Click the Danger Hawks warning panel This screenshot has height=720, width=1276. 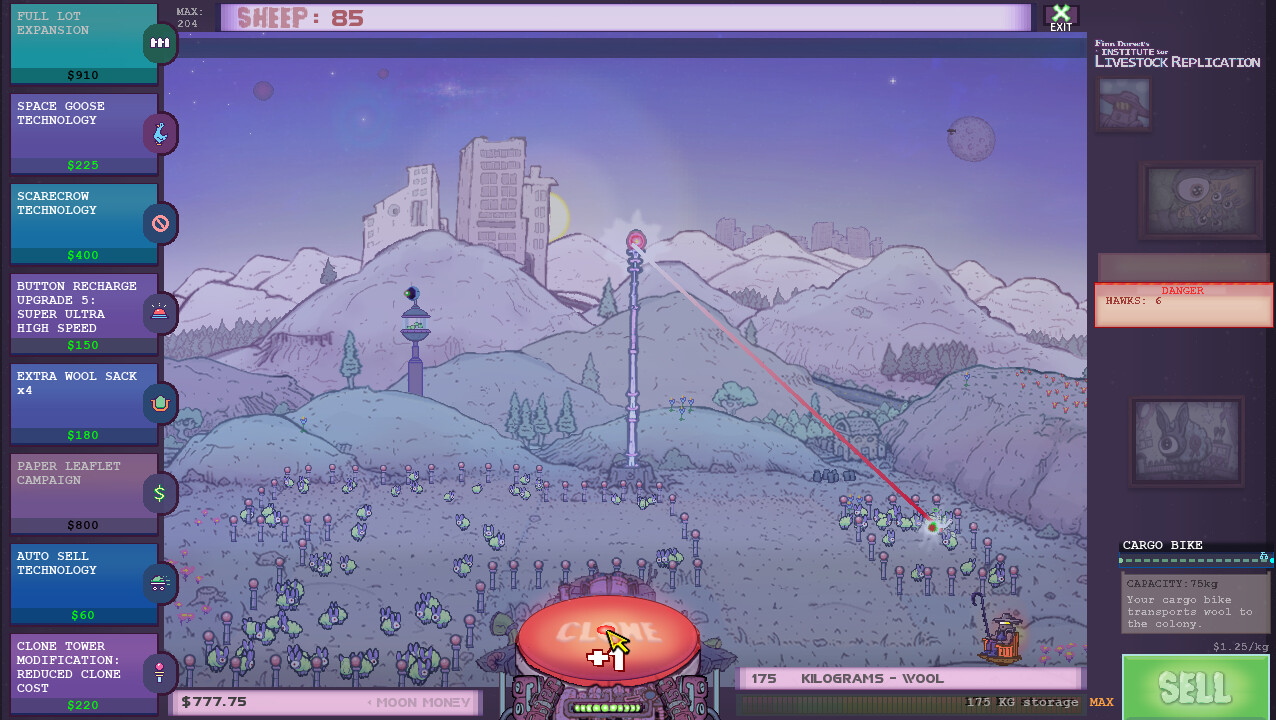click(1183, 305)
